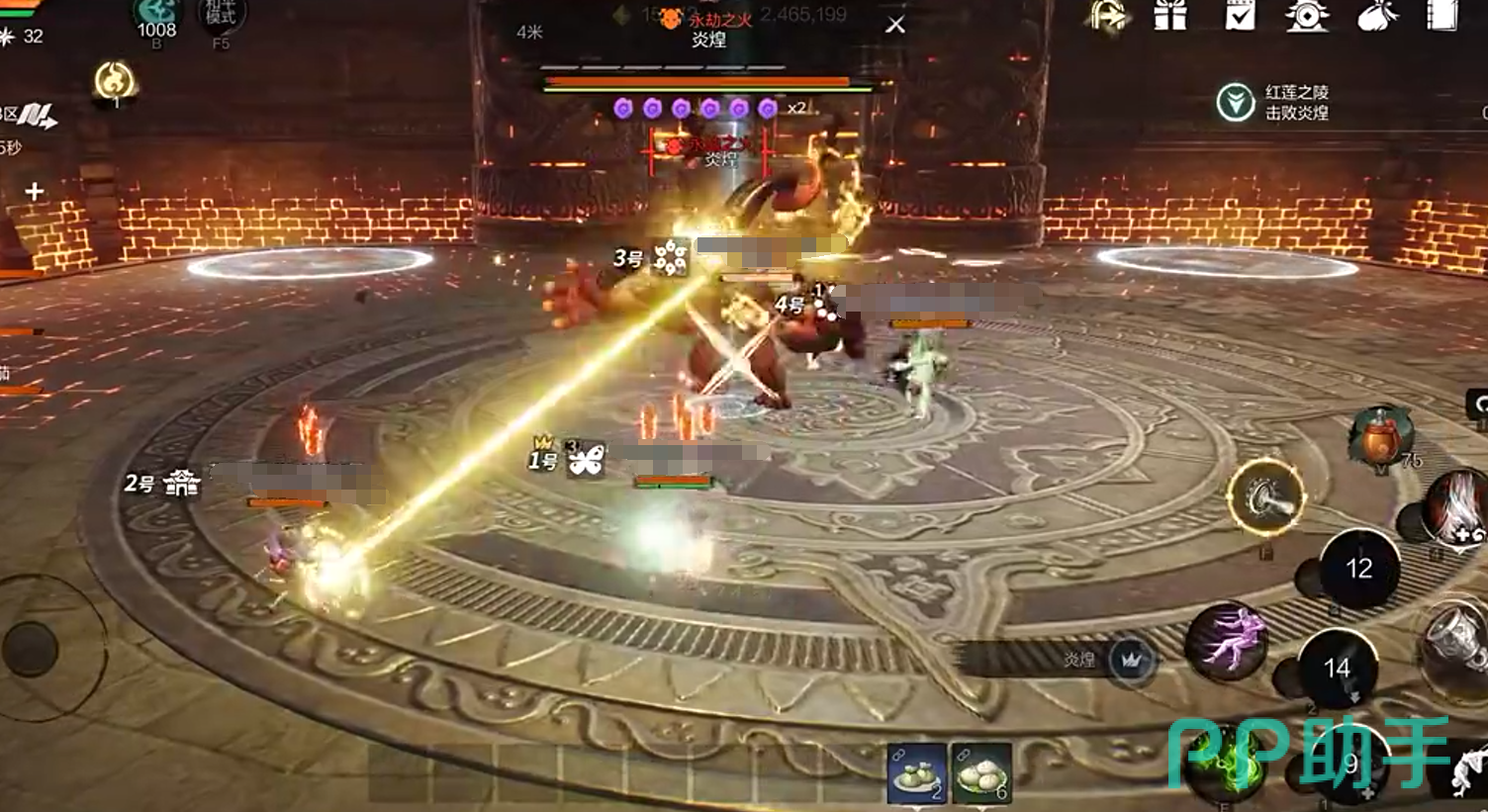
Task: Activate the skill on 14 cooldown
Action: point(1337,670)
